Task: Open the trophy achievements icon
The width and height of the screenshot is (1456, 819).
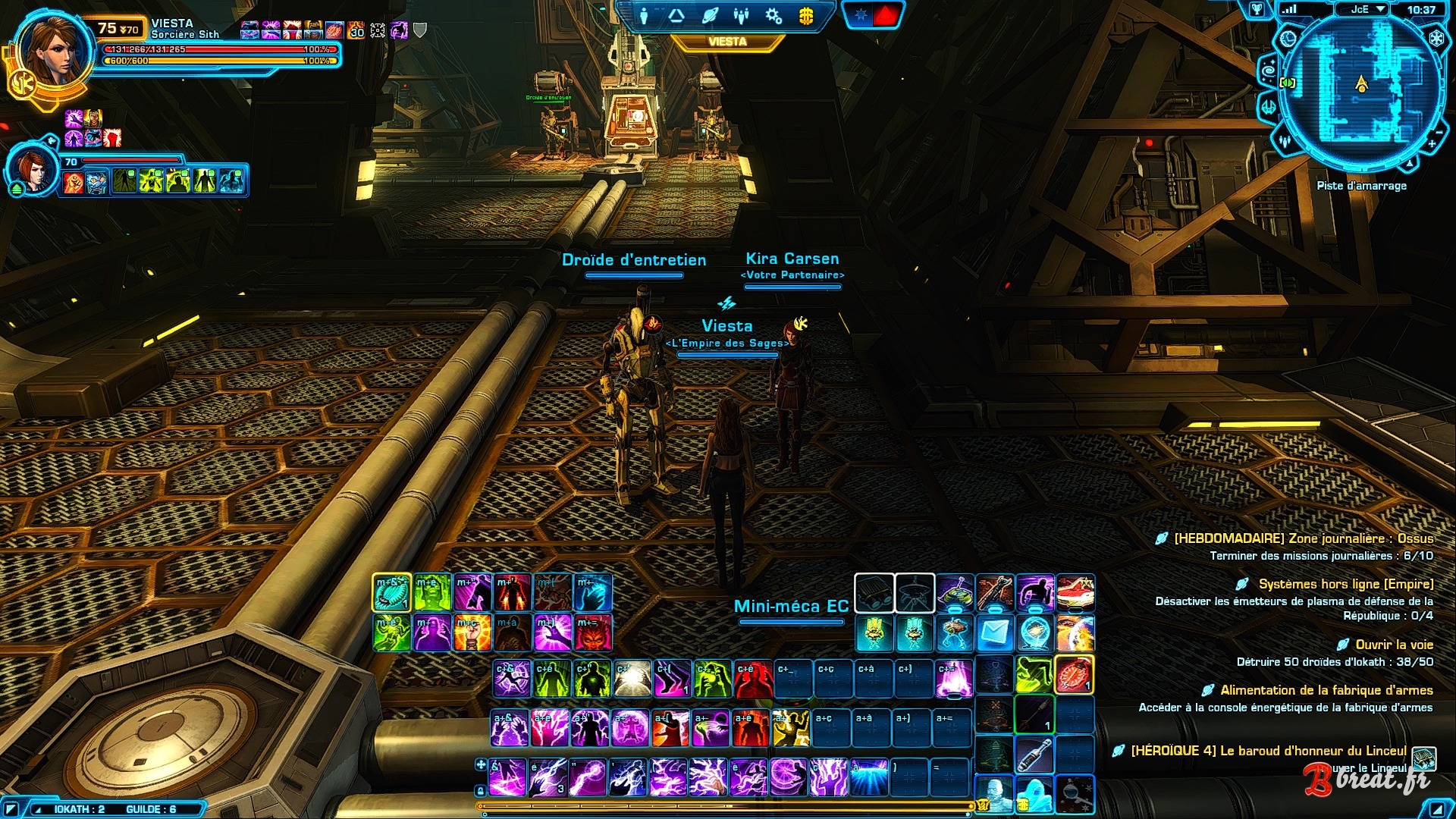Action: [x=1257, y=9]
